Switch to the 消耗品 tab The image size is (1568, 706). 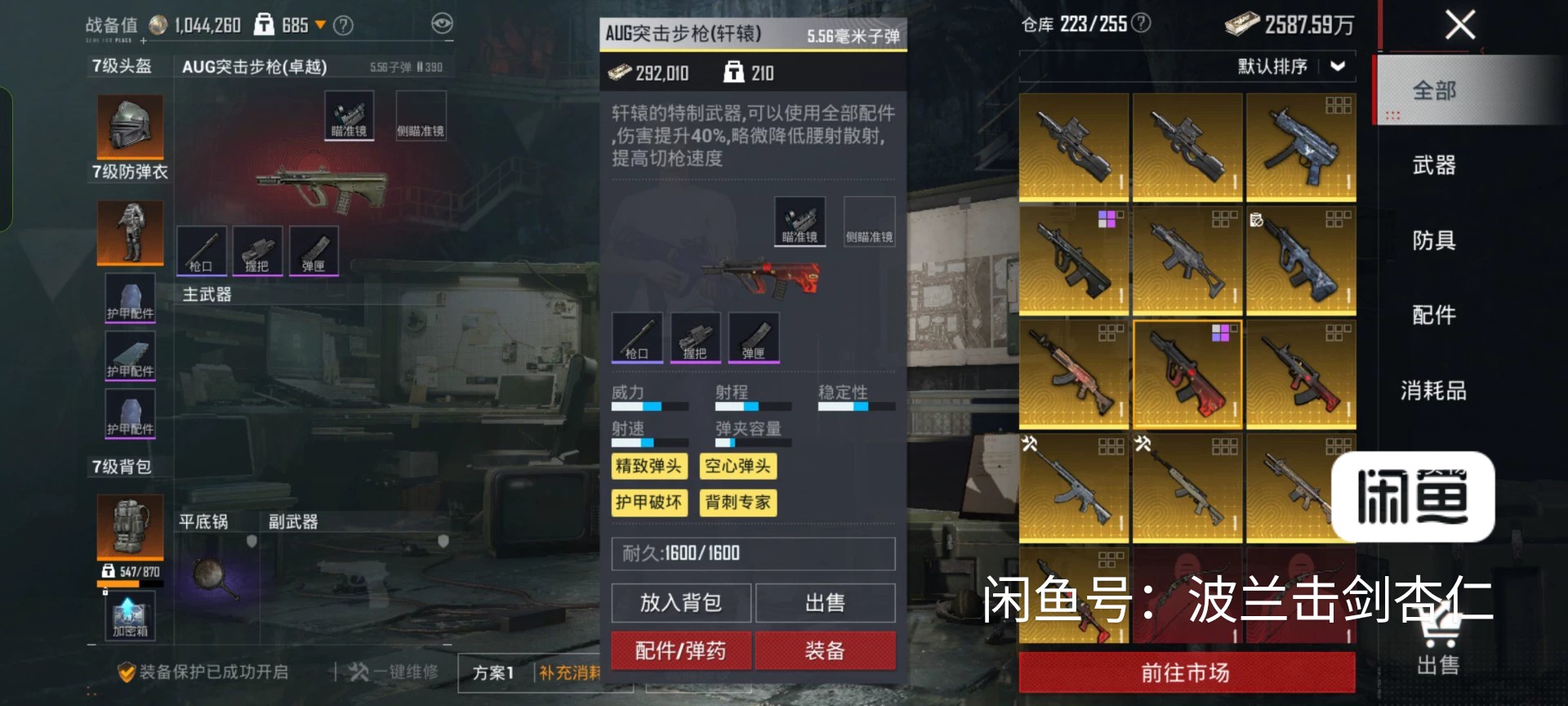pyautogui.click(x=1434, y=391)
